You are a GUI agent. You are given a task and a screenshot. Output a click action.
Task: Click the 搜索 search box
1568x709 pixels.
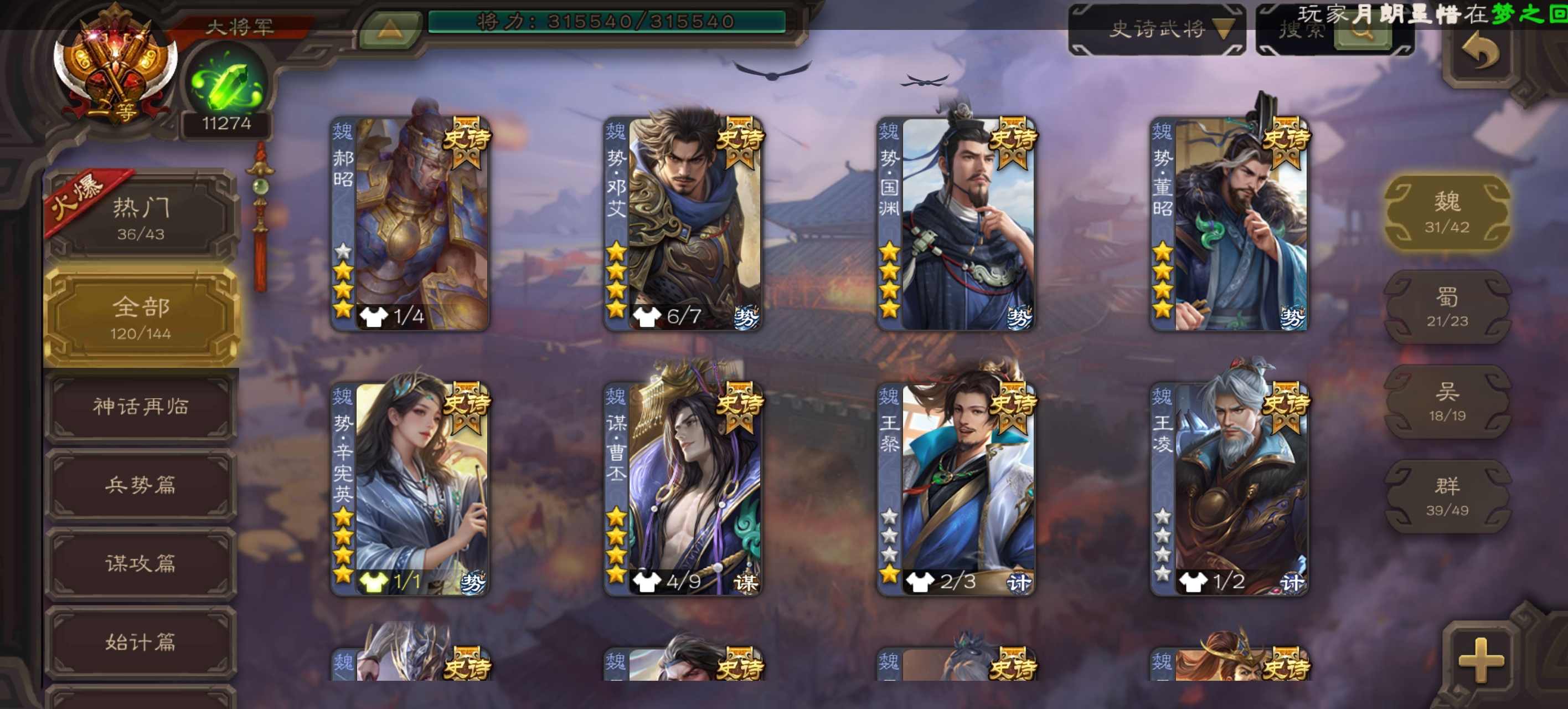point(1303,29)
